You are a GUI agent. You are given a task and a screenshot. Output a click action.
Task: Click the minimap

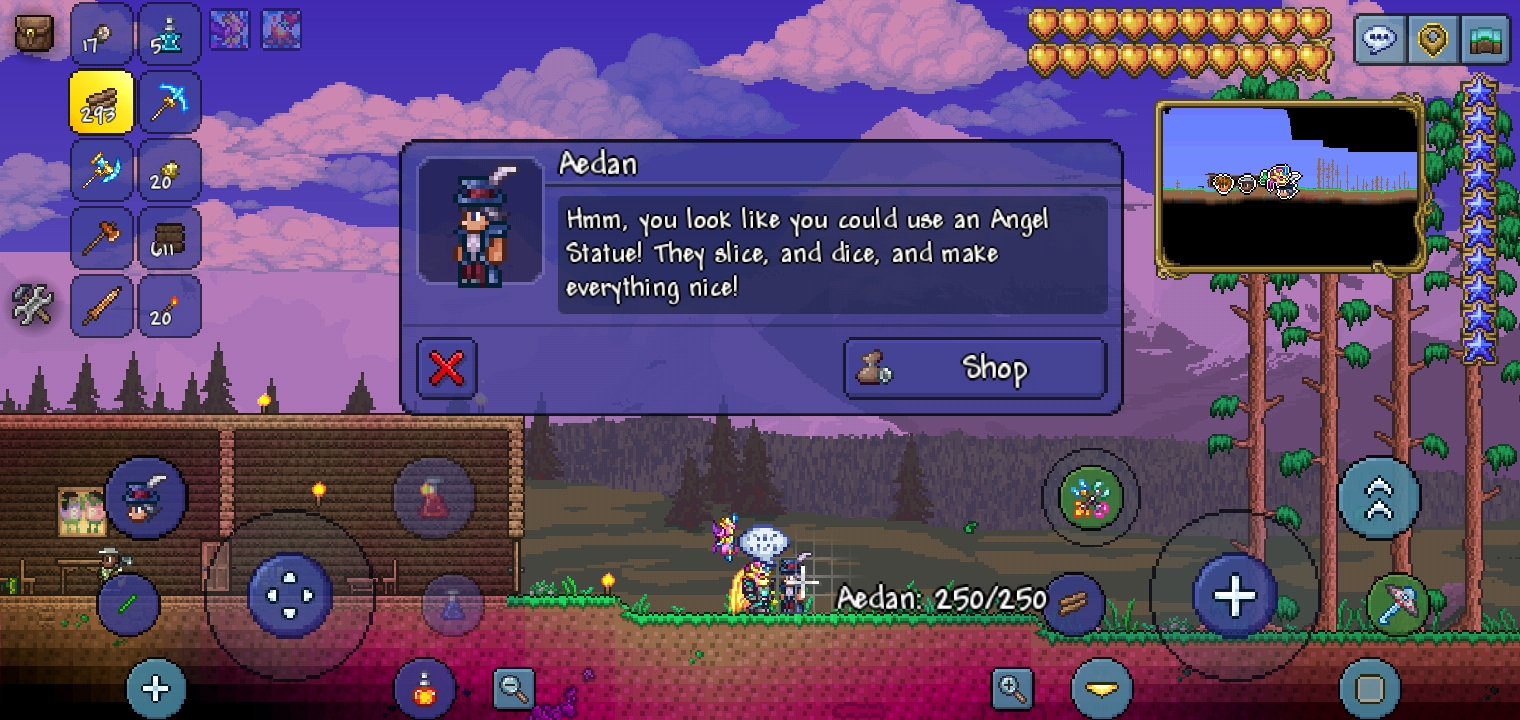[1291, 186]
